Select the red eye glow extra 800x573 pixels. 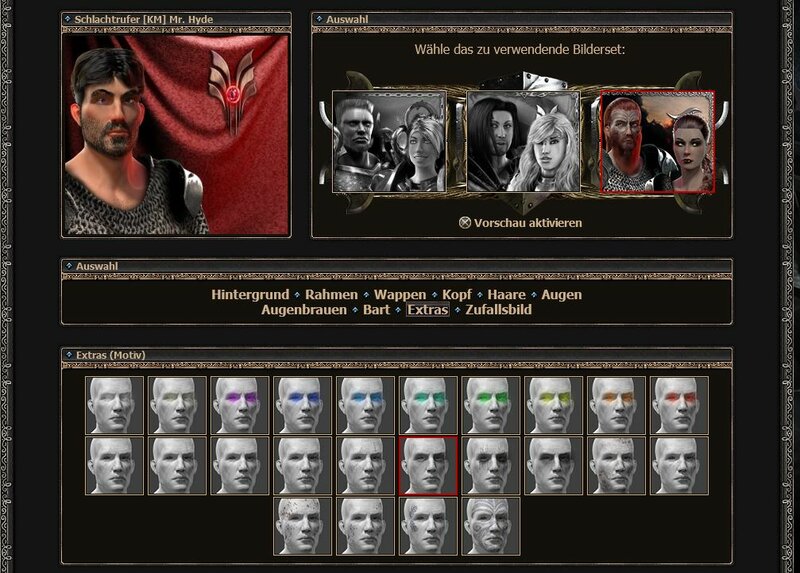pos(681,405)
